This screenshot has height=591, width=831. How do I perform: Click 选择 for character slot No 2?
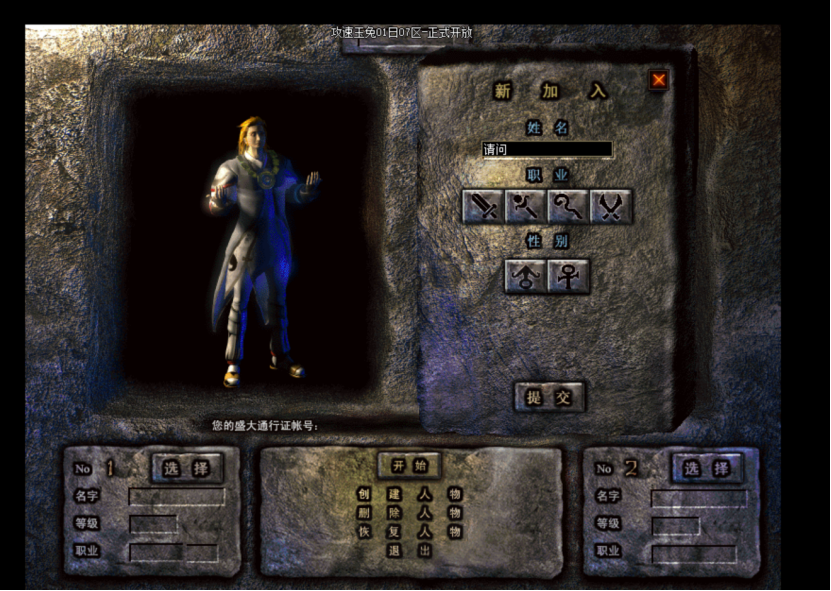pyautogui.click(x=706, y=468)
